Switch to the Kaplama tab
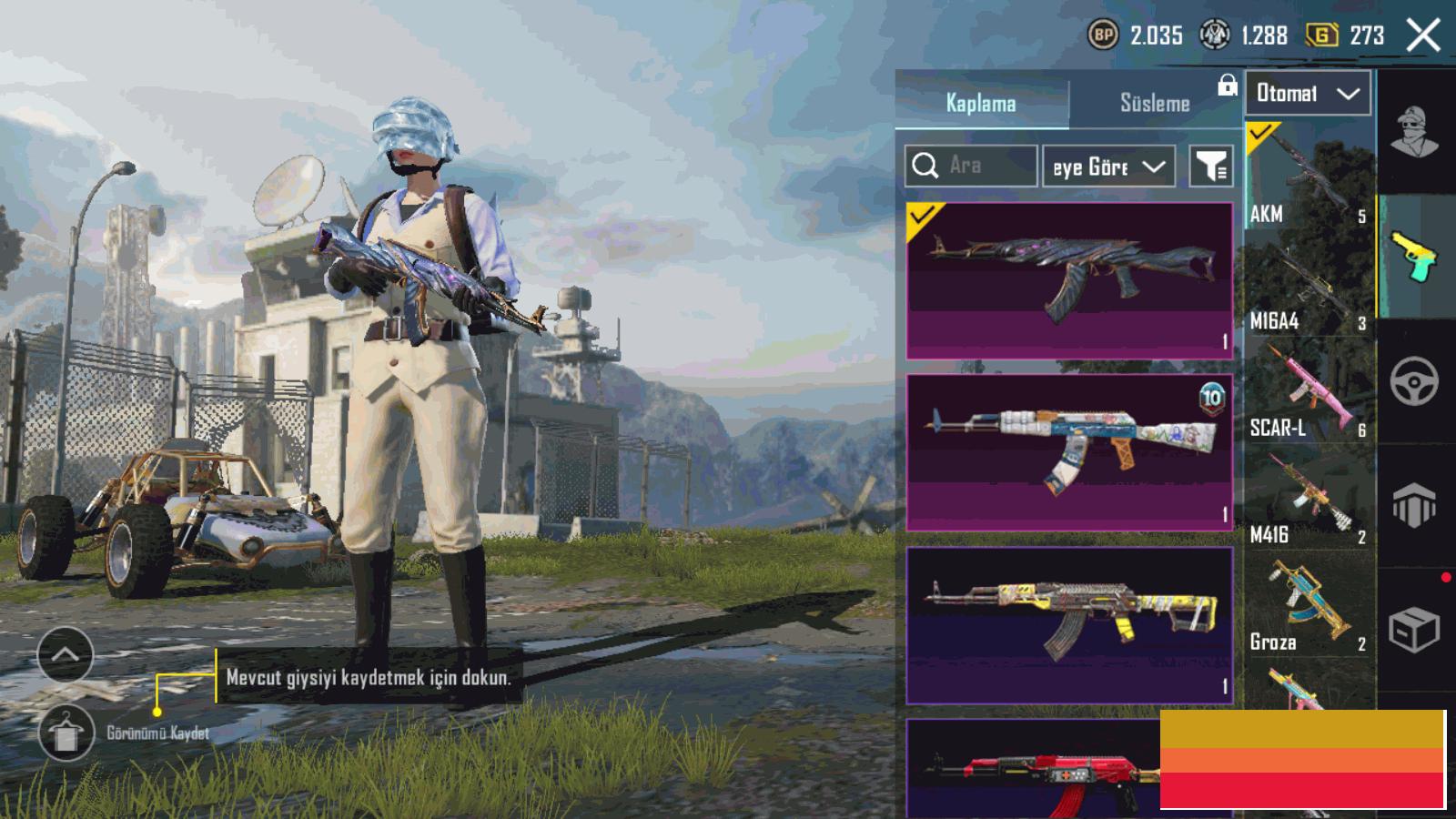The image size is (1456, 819). (981, 103)
